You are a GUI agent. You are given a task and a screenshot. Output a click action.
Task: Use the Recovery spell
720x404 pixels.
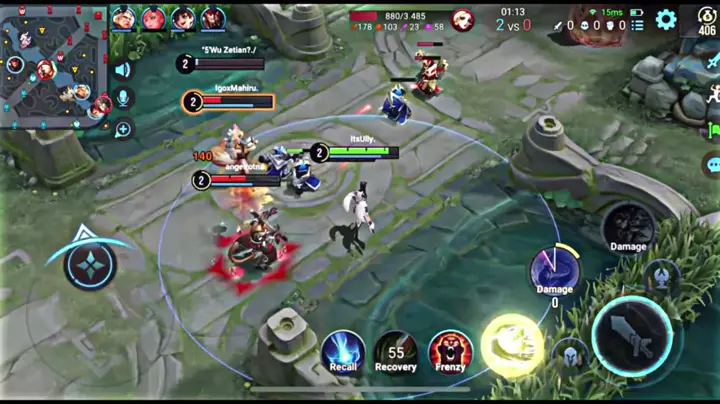(x=396, y=351)
